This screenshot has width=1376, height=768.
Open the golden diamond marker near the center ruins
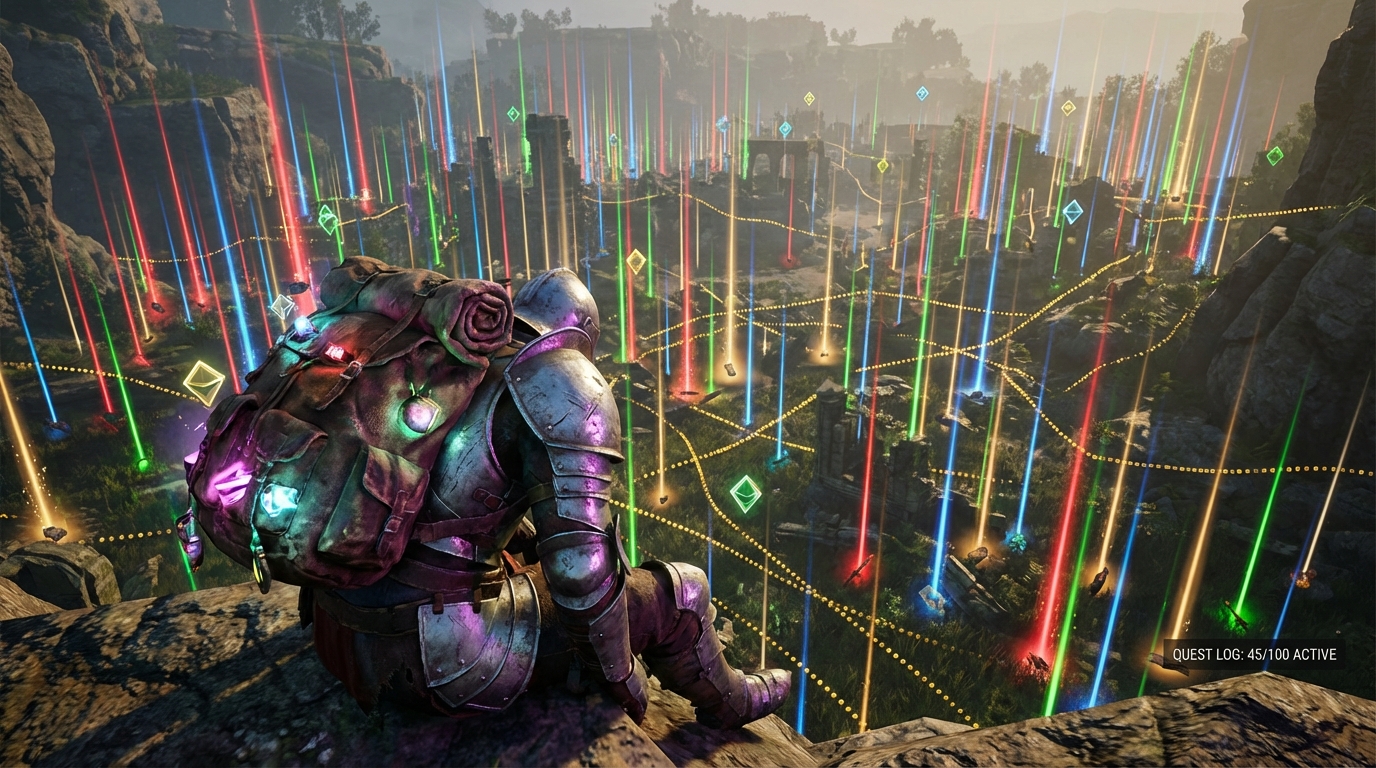(x=883, y=166)
